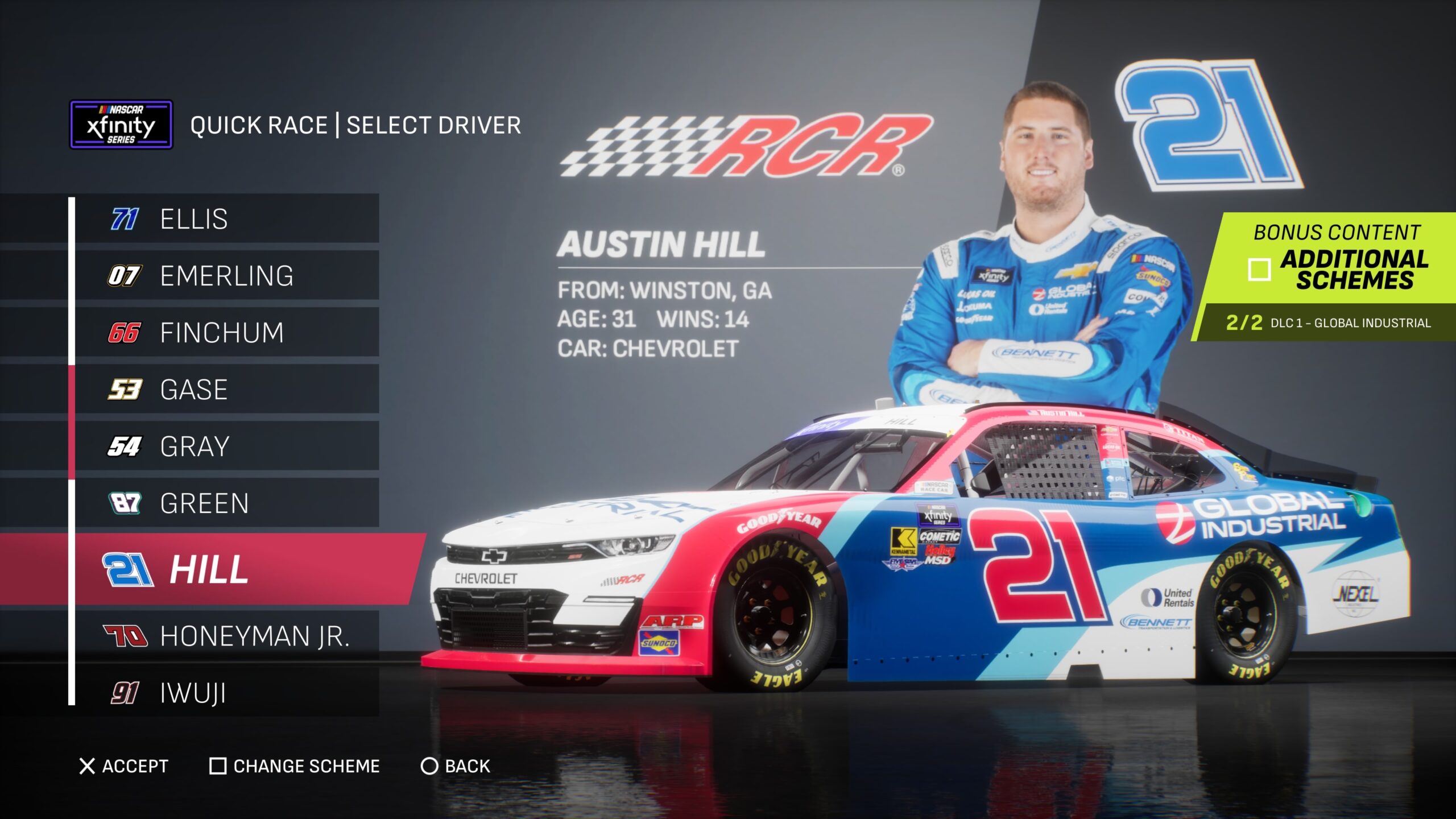Select Gase from the driver list

226,390
